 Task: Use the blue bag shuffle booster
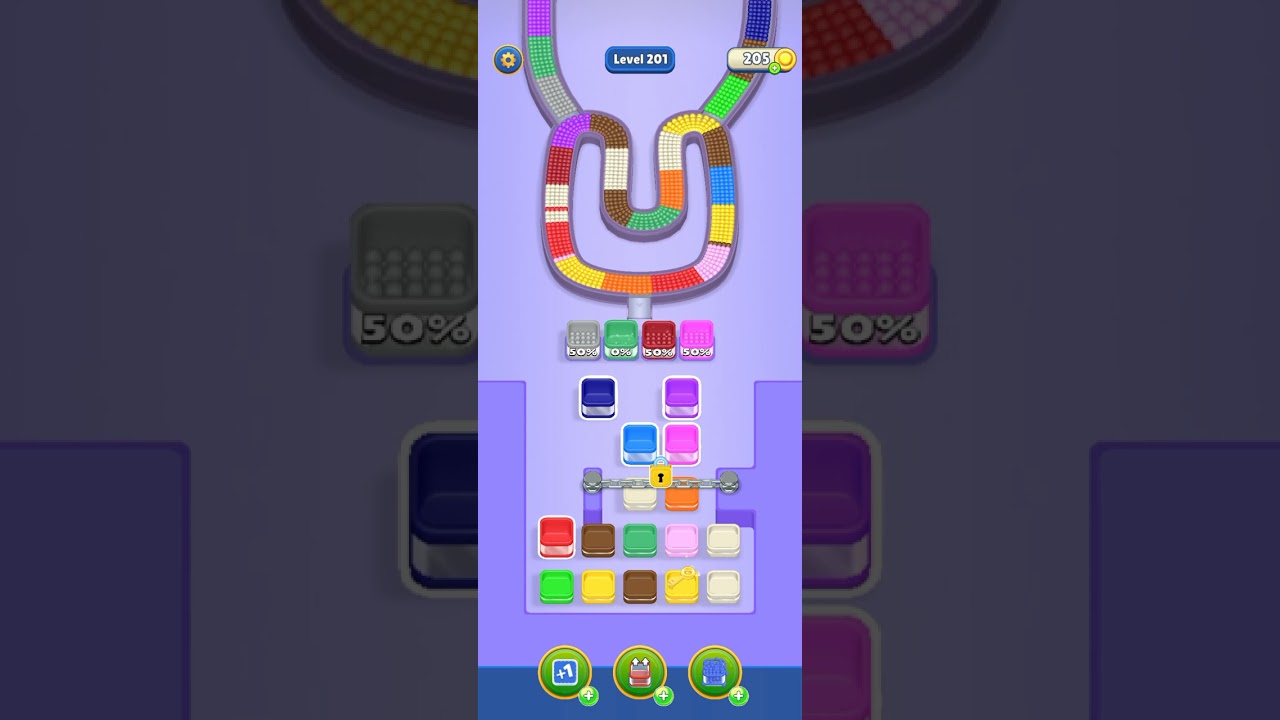point(714,672)
